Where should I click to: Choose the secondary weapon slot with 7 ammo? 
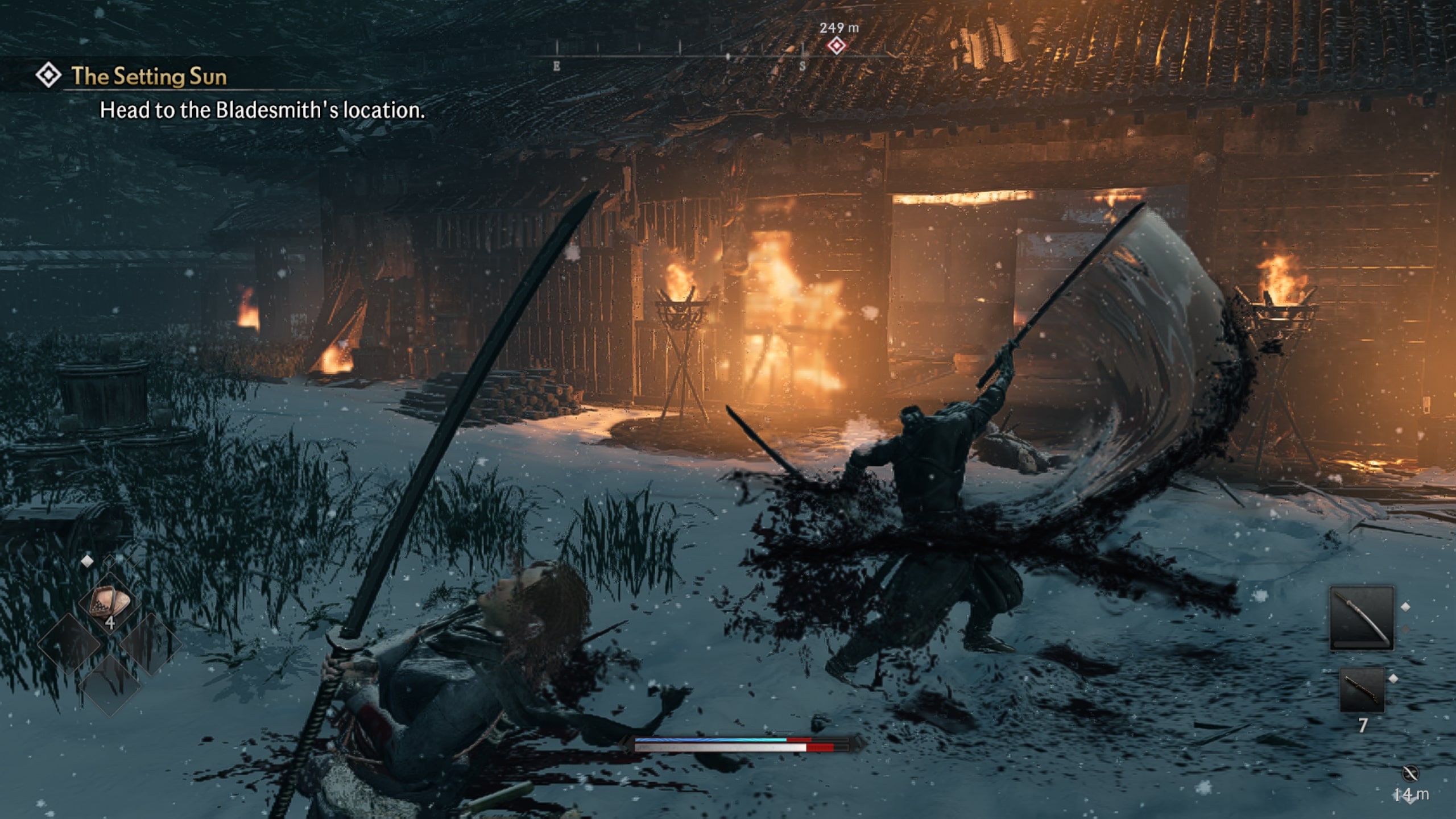coord(1362,690)
